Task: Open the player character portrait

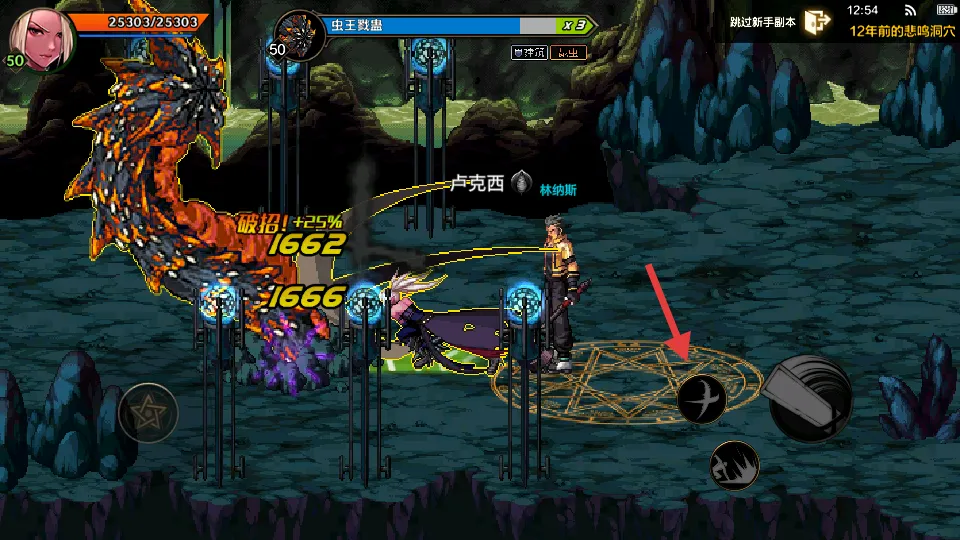Action: (x=42, y=38)
